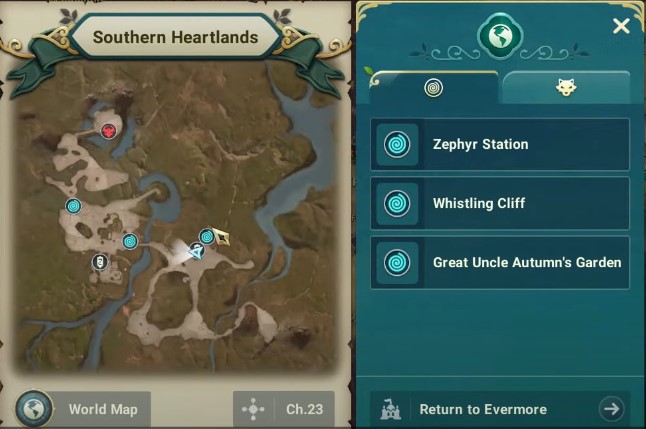Click the red monster marker on map
The height and width of the screenshot is (429, 646).
pyautogui.click(x=108, y=130)
